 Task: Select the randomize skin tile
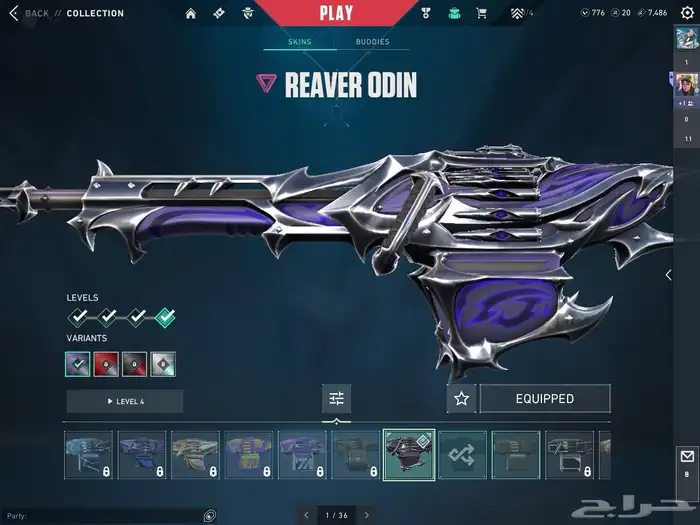coord(462,455)
